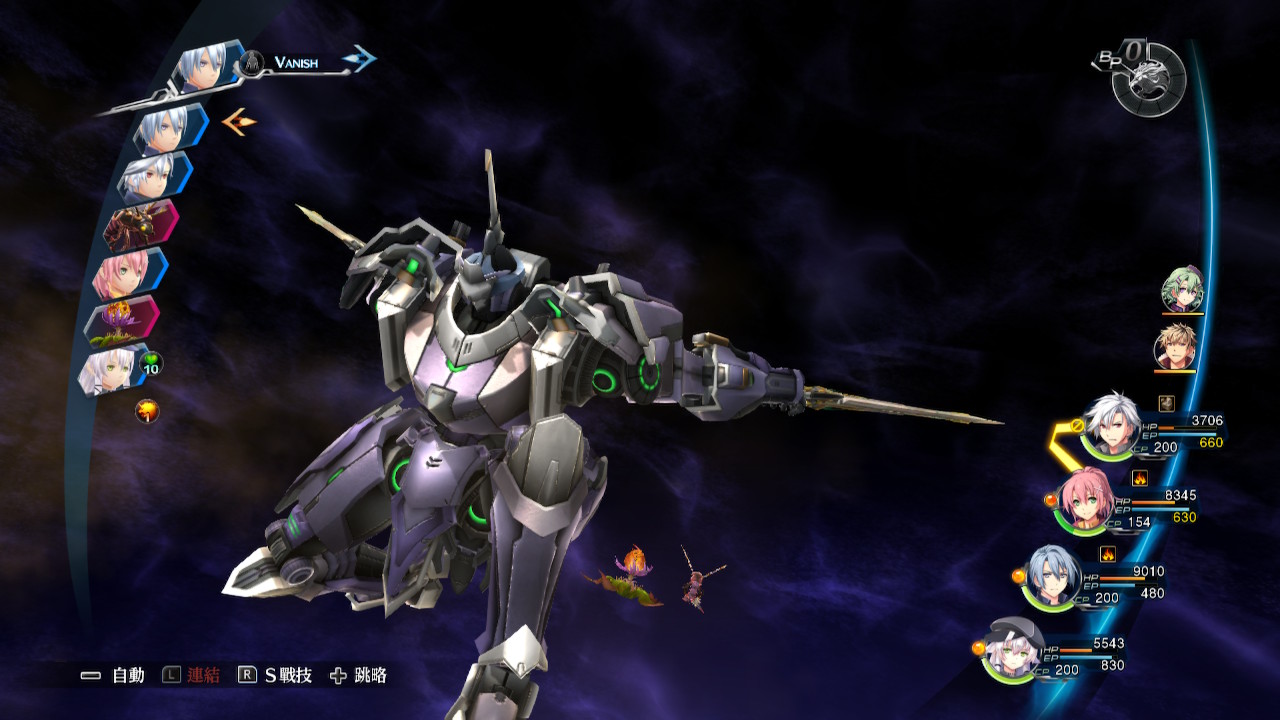Choose the flower monster turn order portrait
Screen dimensions: 1280x720
pyautogui.click(x=120, y=321)
